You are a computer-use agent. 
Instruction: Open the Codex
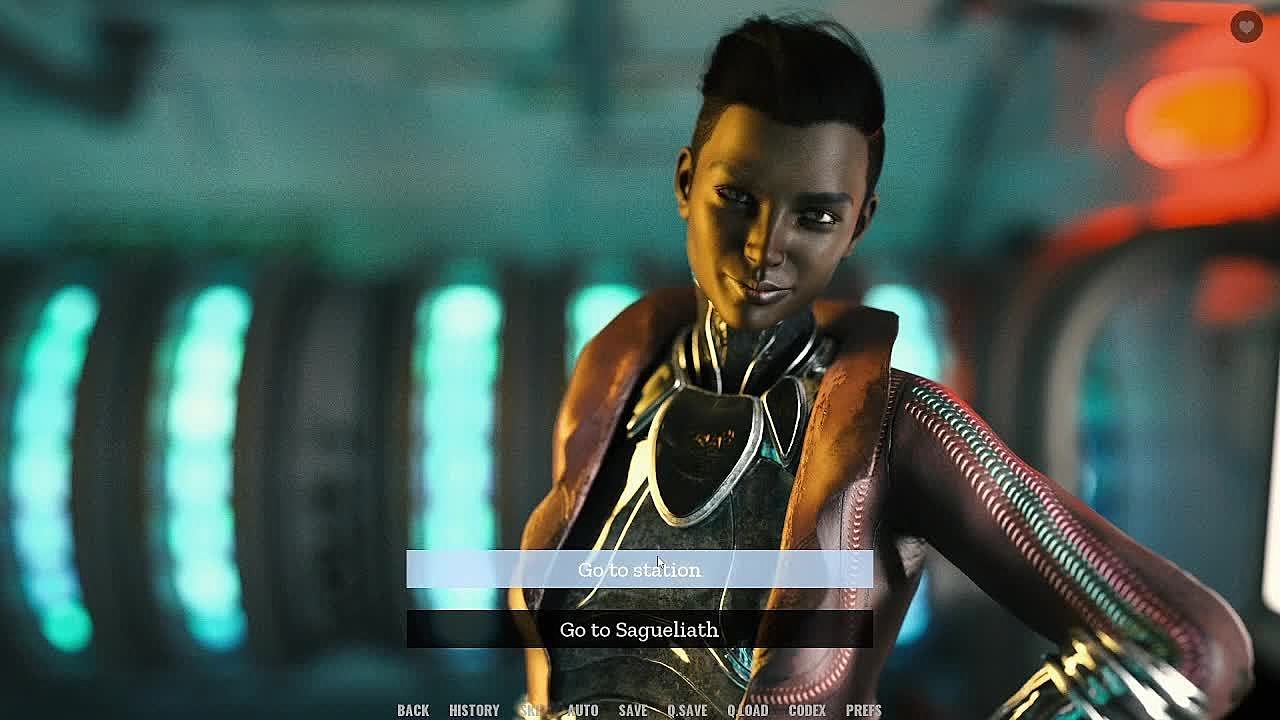[807, 710]
